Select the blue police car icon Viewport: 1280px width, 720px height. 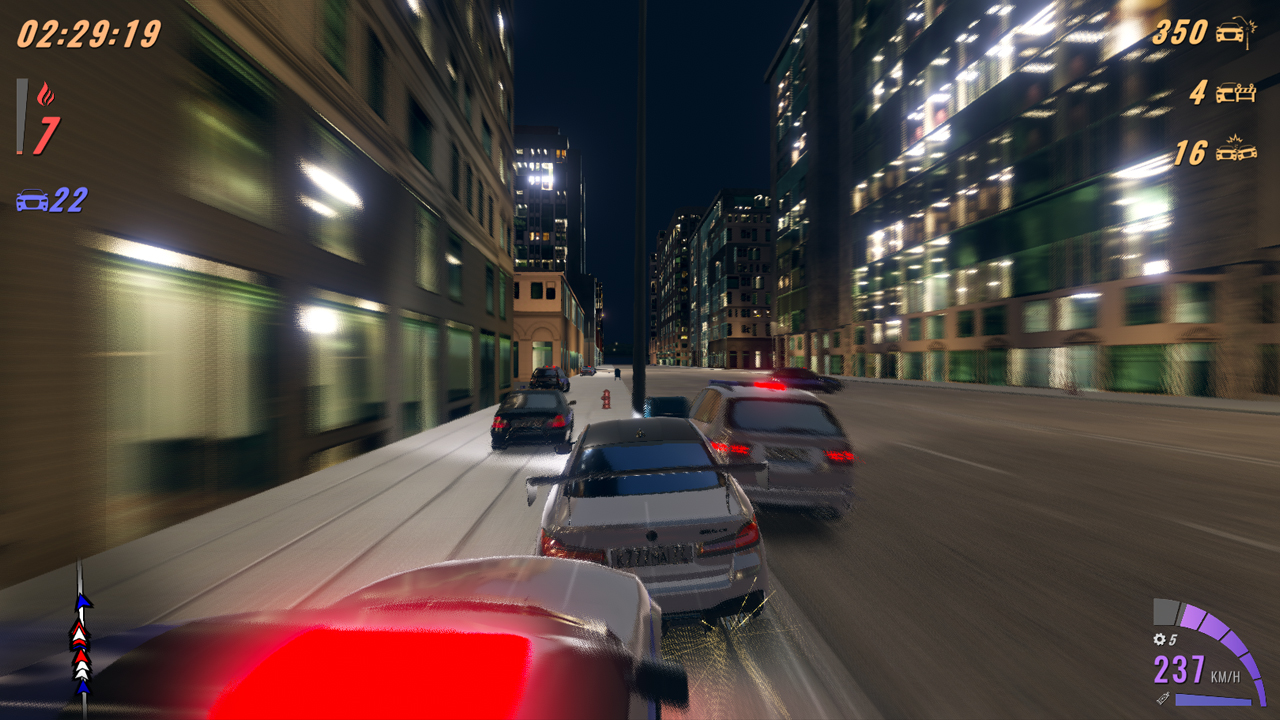click(x=32, y=200)
